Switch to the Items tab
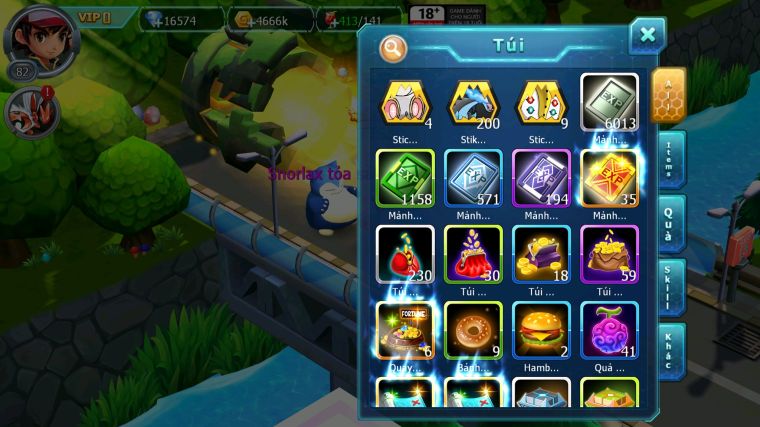The height and width of the screenshot is (427, 760). pos(670,159)
